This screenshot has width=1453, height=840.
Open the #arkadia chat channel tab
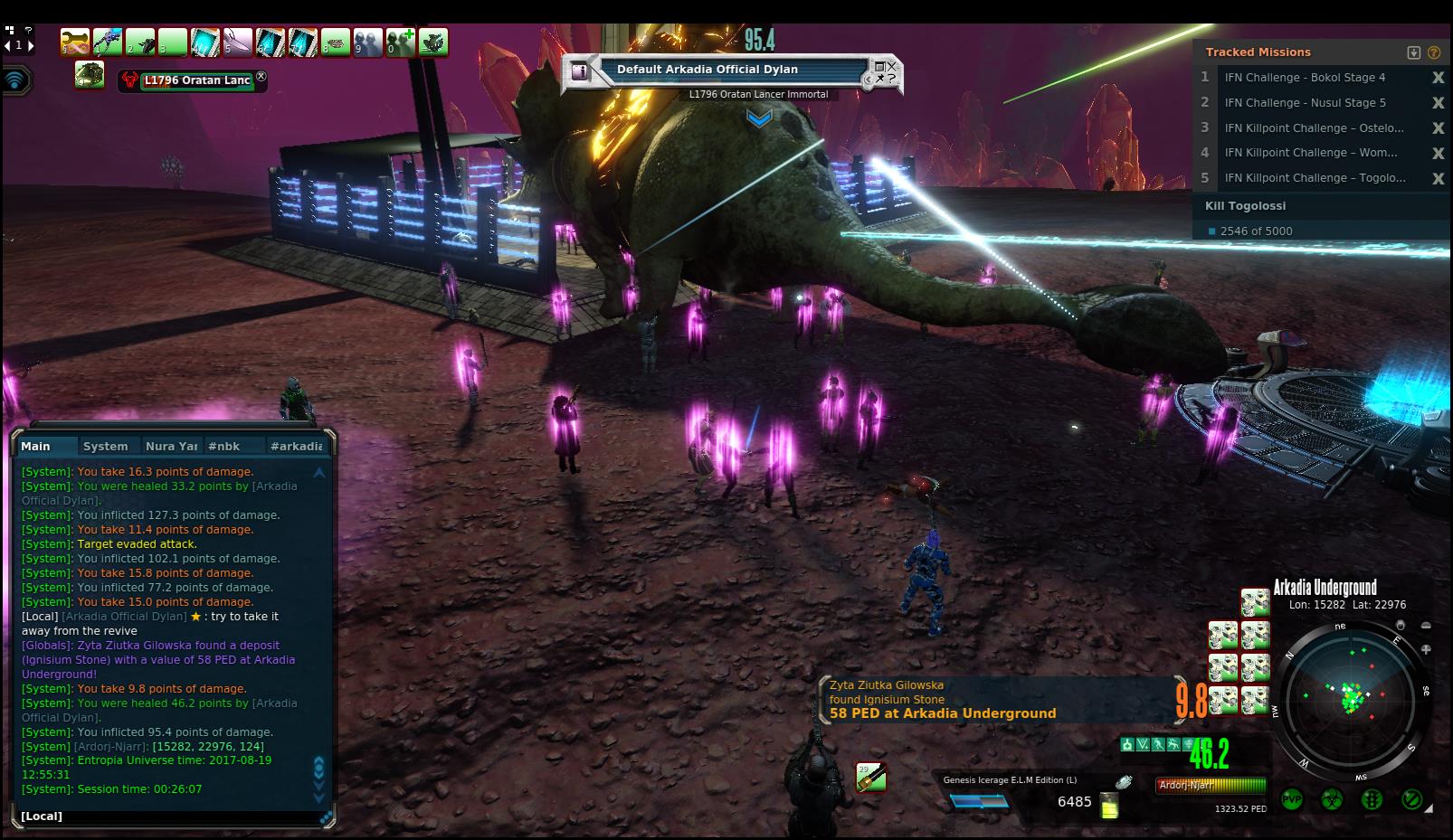tap(296, 446)
